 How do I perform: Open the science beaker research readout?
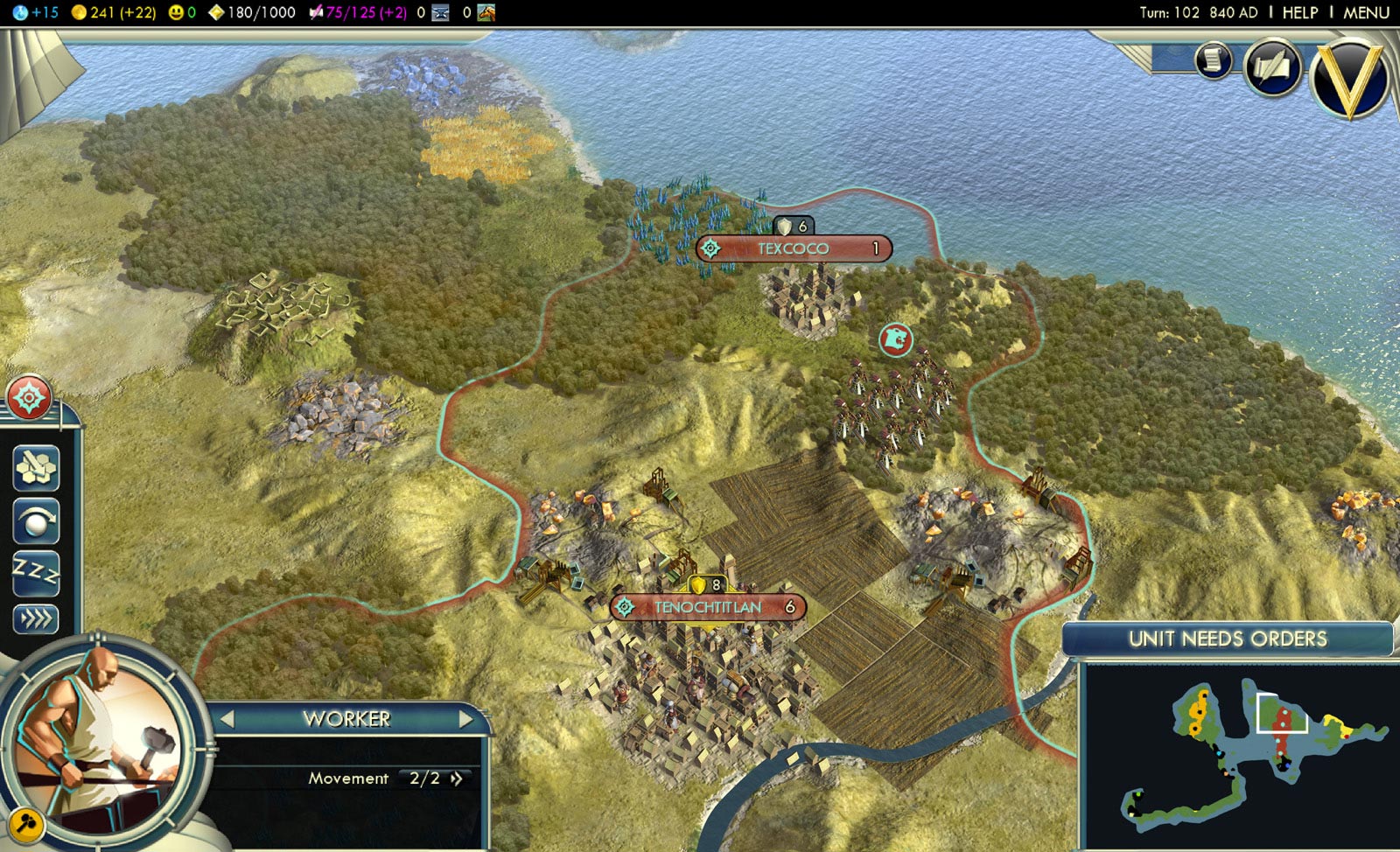33,12
